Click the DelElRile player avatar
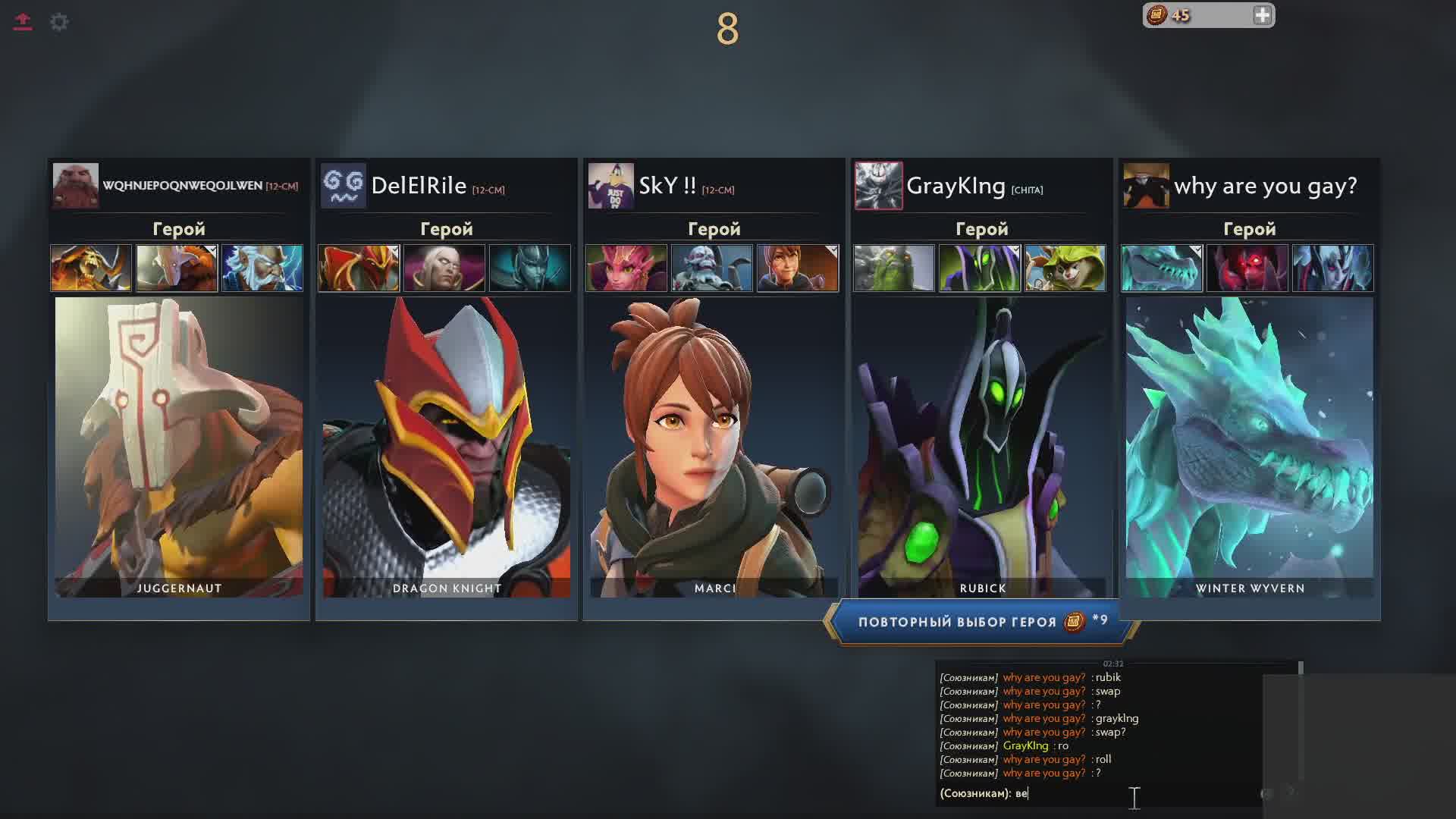This screenshot has width=1456, height=819. (x=344, y=185)
